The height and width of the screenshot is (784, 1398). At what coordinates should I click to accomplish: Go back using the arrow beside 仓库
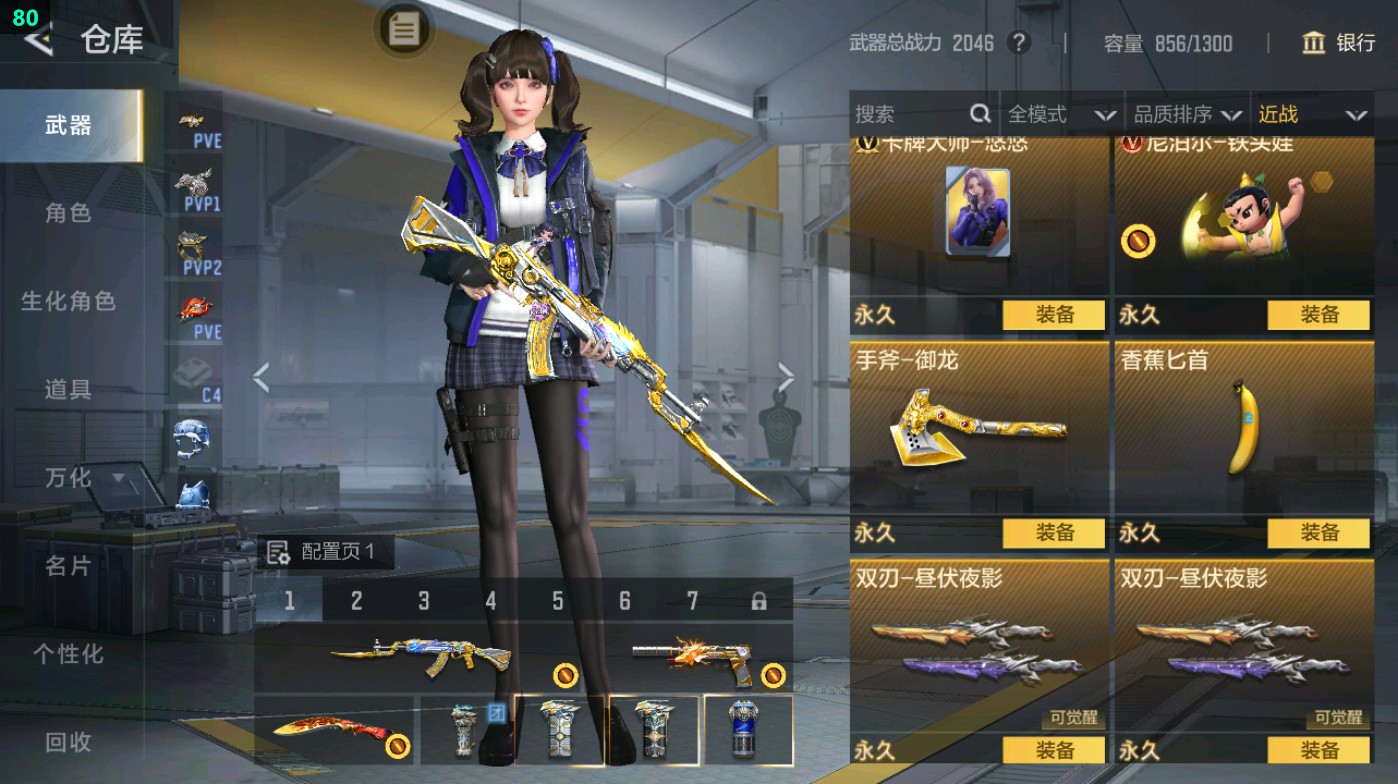(38, 40)
